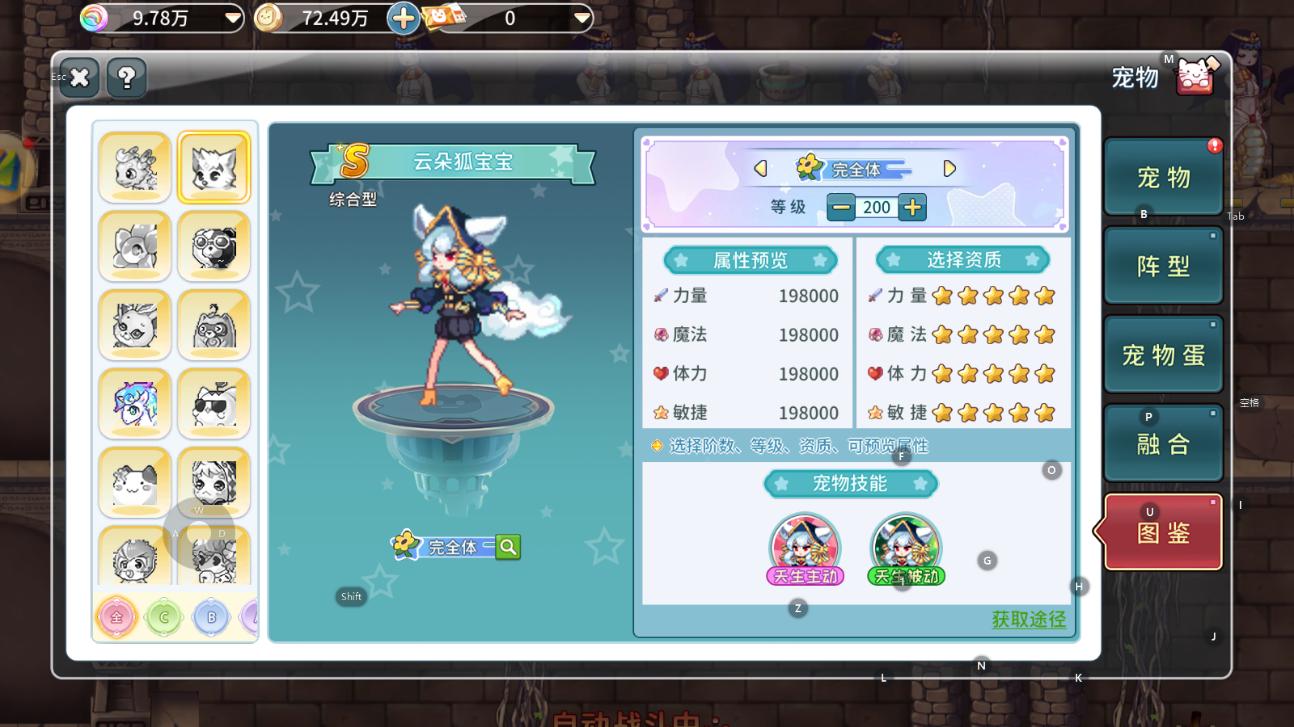The height and width of the screenshot is (727, 1294).
Task: Open the question mark help button
Action: pyautogui.click(x=126, y=78)
